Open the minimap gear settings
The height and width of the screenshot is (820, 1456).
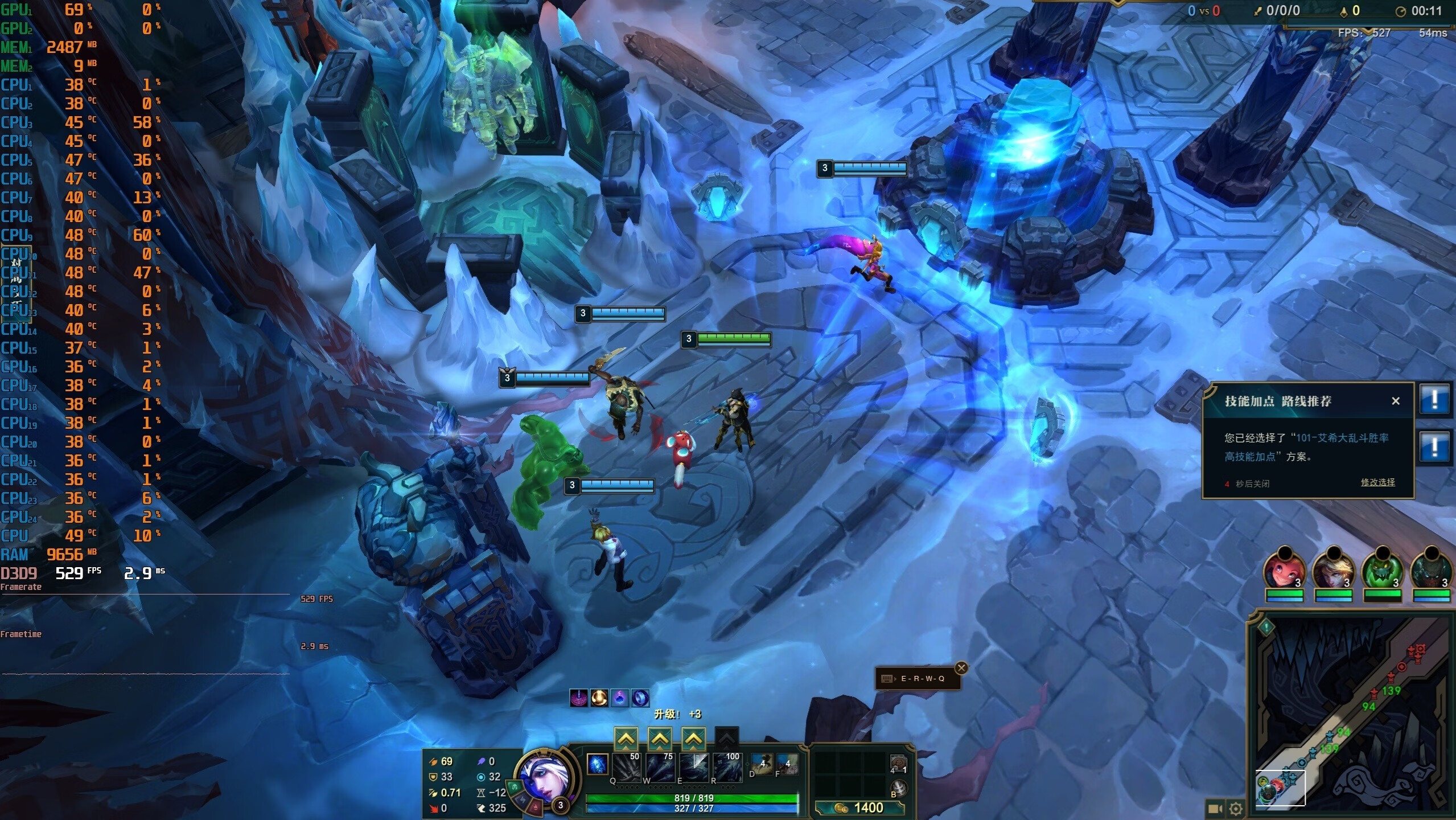coord(1236,808)
